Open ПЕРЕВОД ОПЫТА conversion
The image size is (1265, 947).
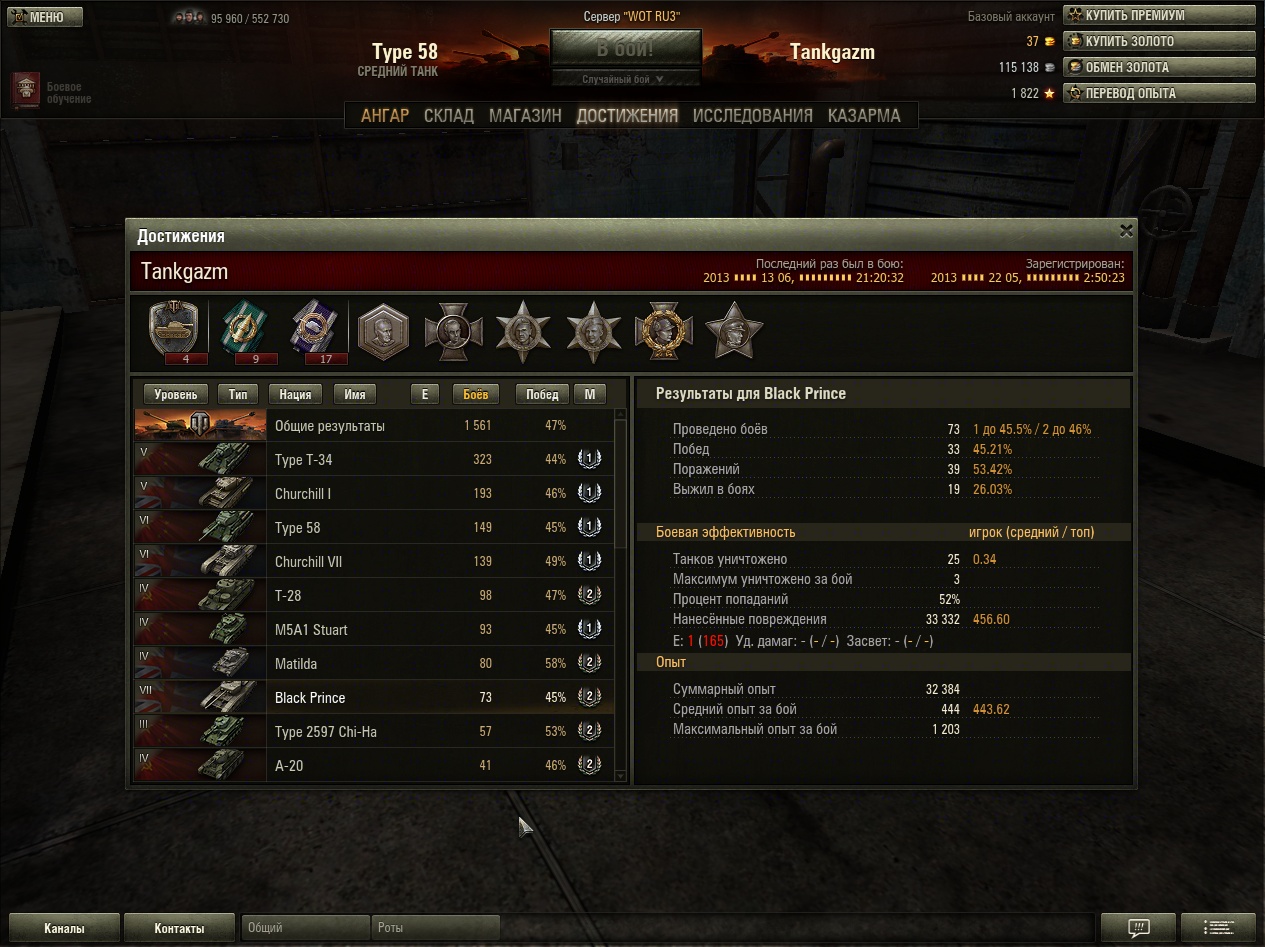1158,93
